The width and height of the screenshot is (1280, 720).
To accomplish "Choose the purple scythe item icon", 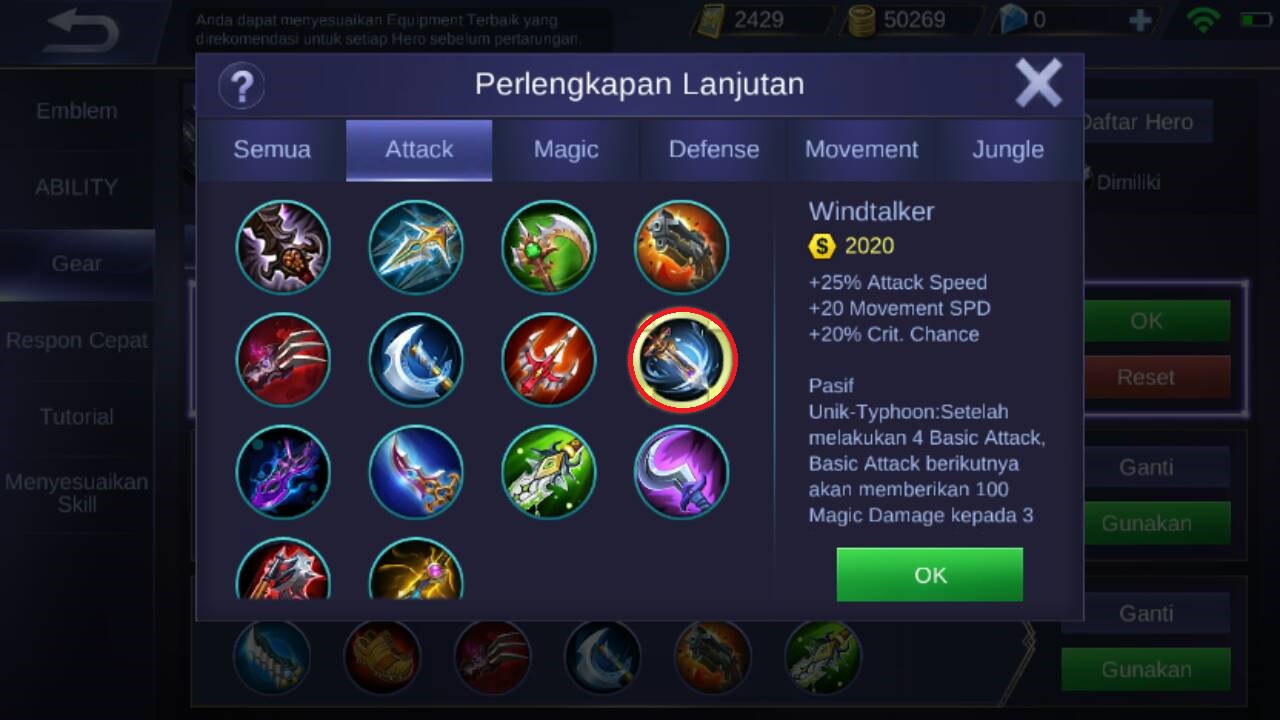I will coord(682,472).
